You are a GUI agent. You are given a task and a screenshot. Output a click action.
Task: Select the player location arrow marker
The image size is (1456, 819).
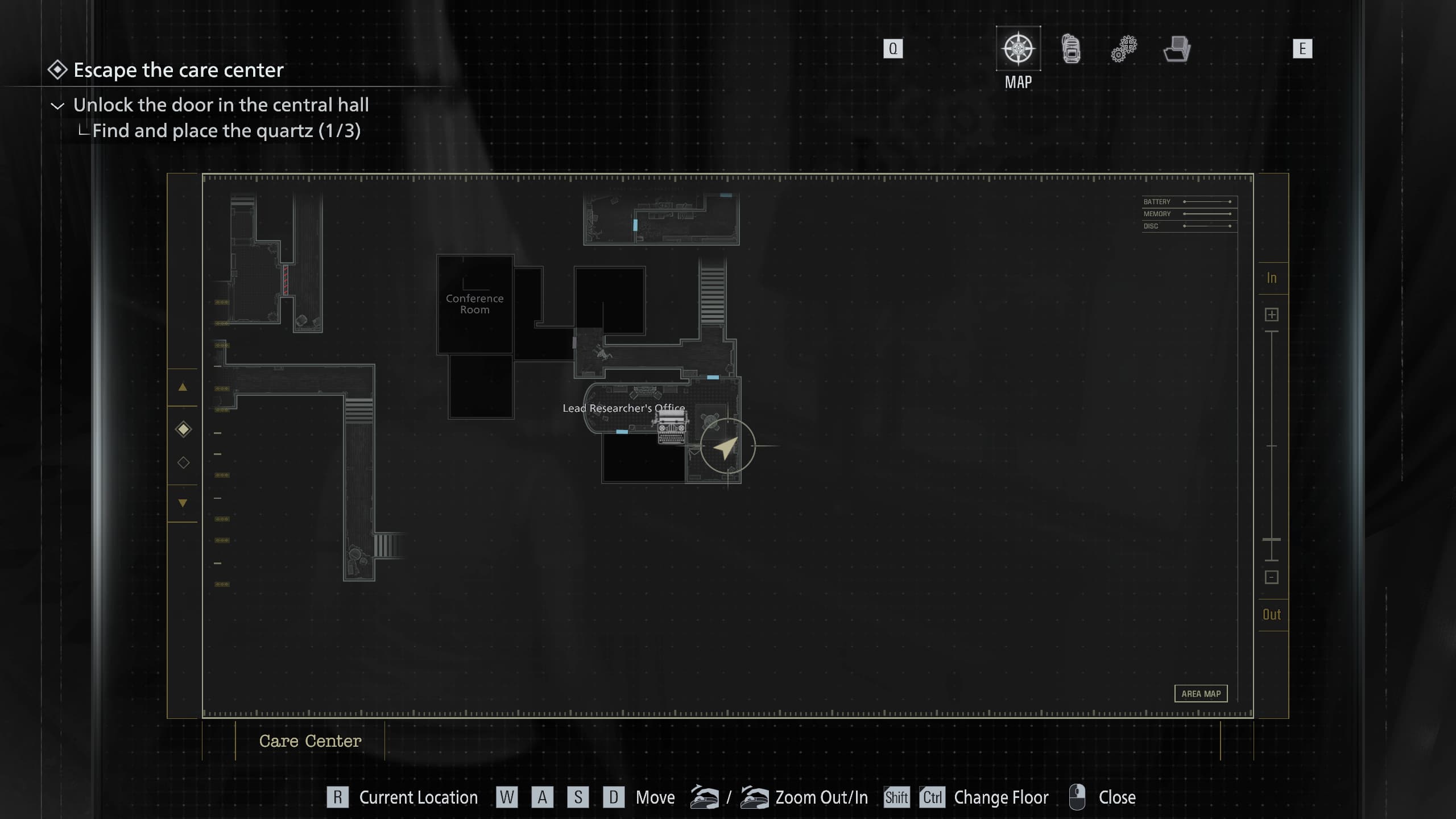coord(727,447)
